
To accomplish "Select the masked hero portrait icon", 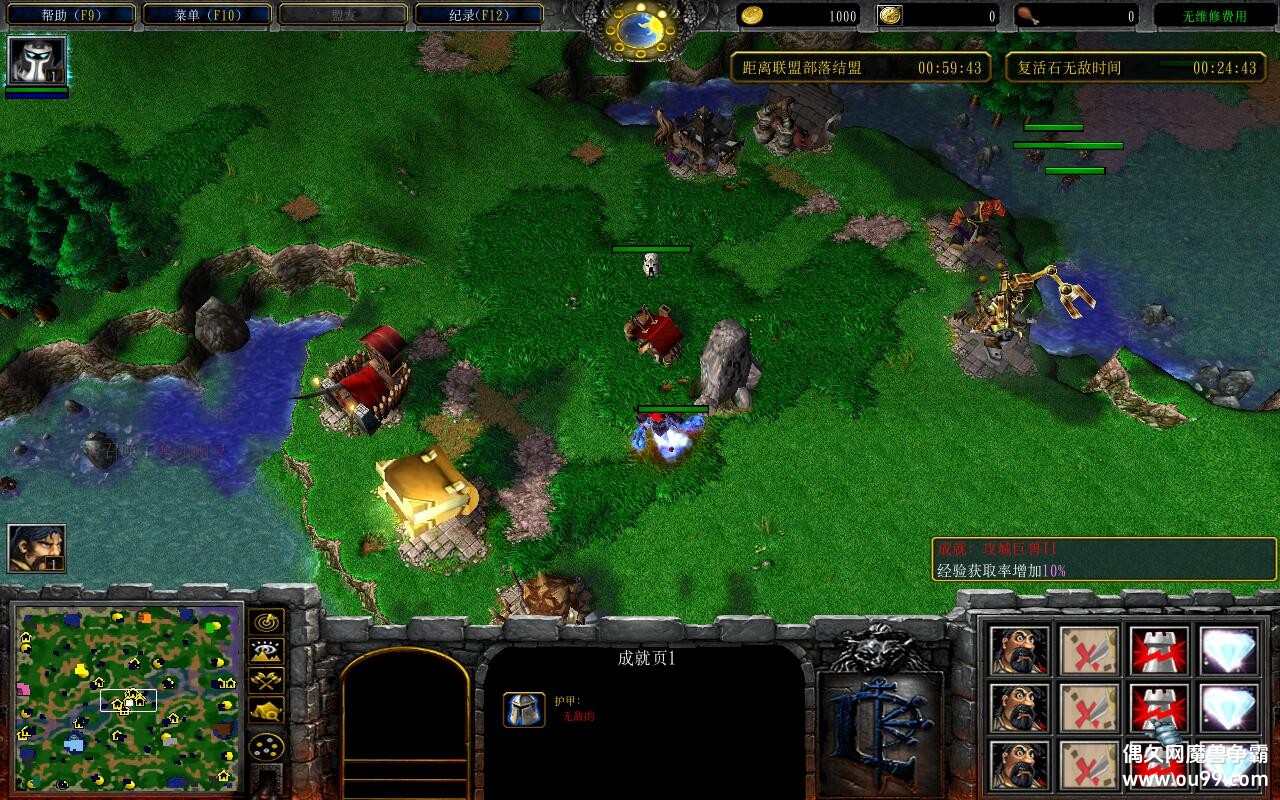I will click(x=37, y=61).
